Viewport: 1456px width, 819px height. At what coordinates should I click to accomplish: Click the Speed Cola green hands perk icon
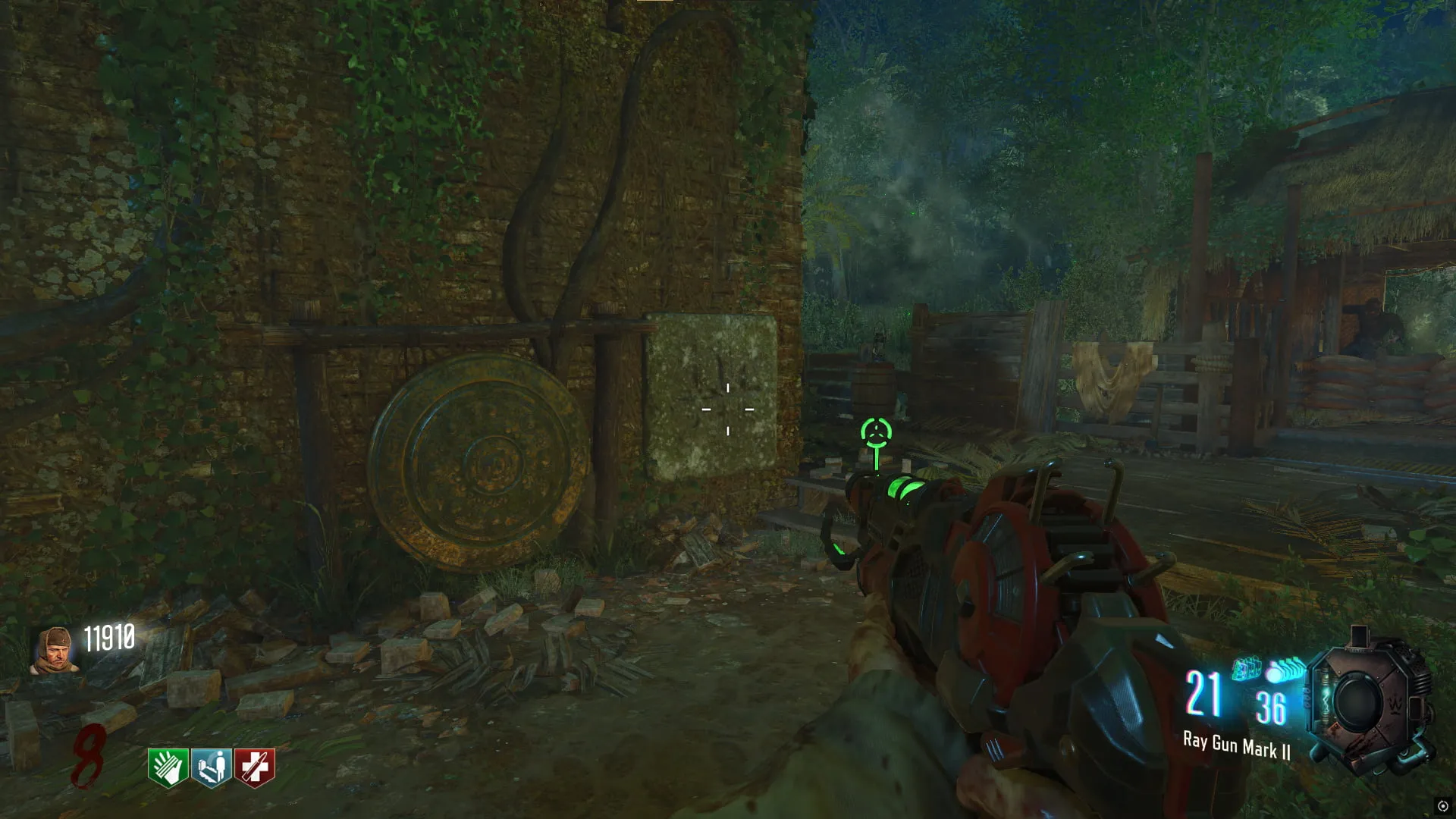168,767
